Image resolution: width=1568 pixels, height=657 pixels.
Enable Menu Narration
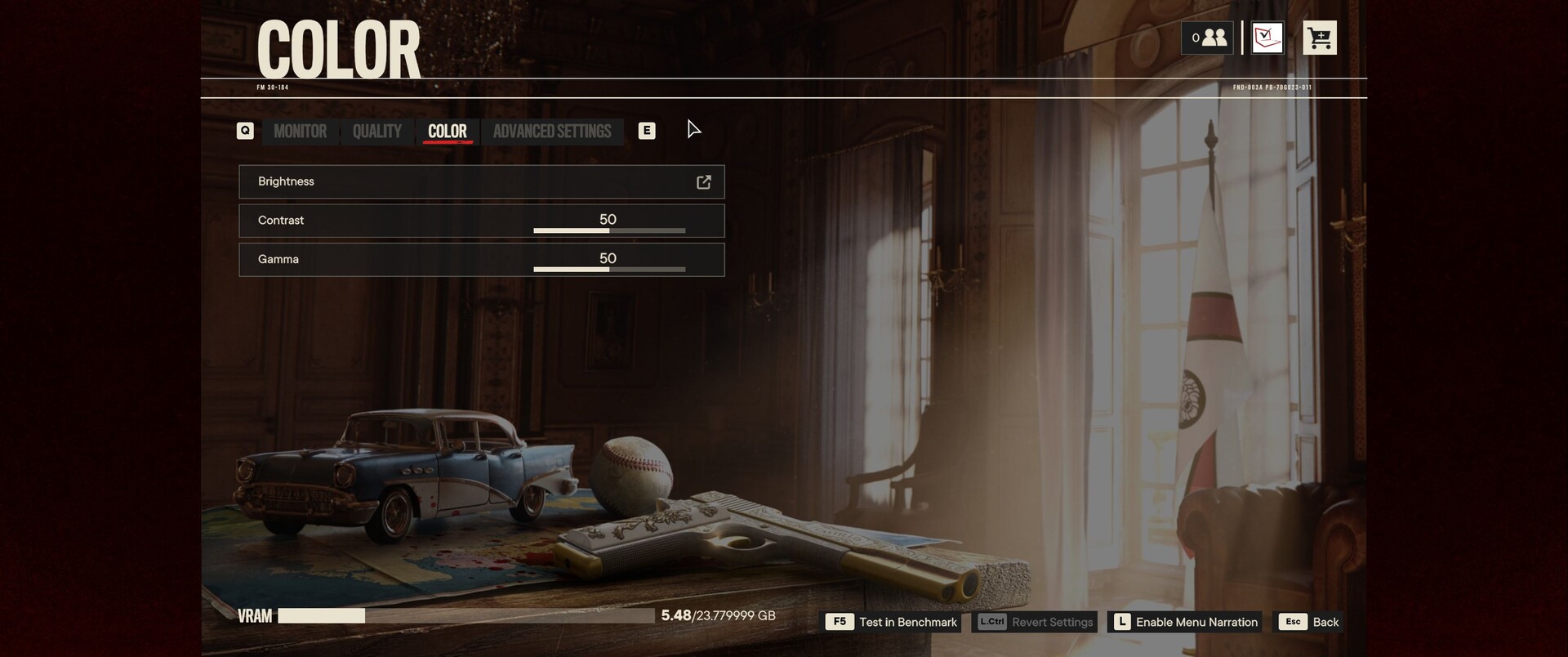[1185, 622]
